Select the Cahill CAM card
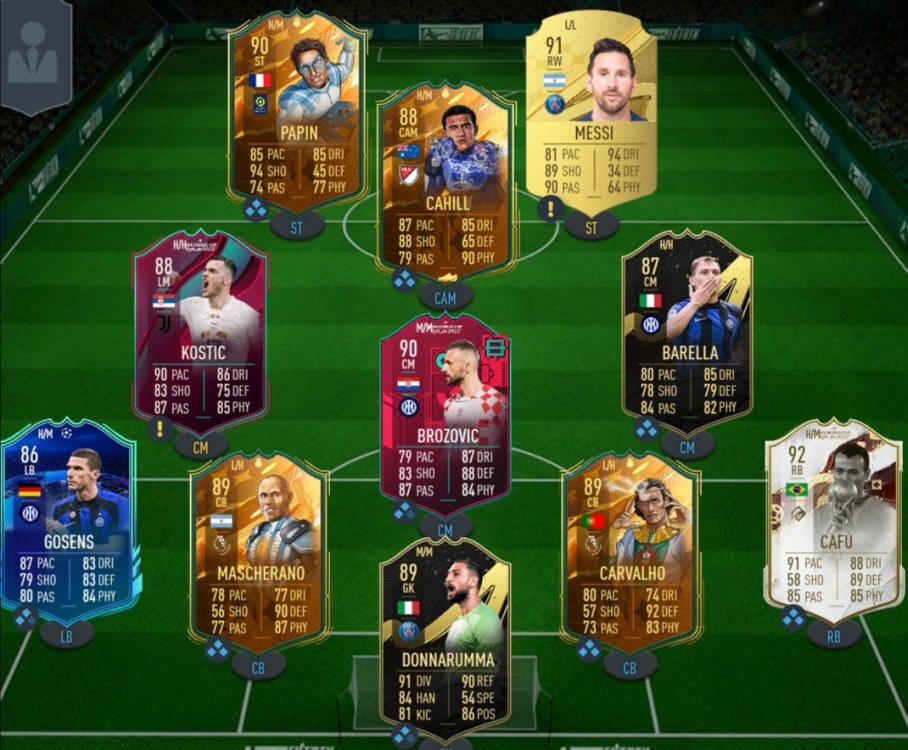This screenshot has width=908, height=750. 446,180
